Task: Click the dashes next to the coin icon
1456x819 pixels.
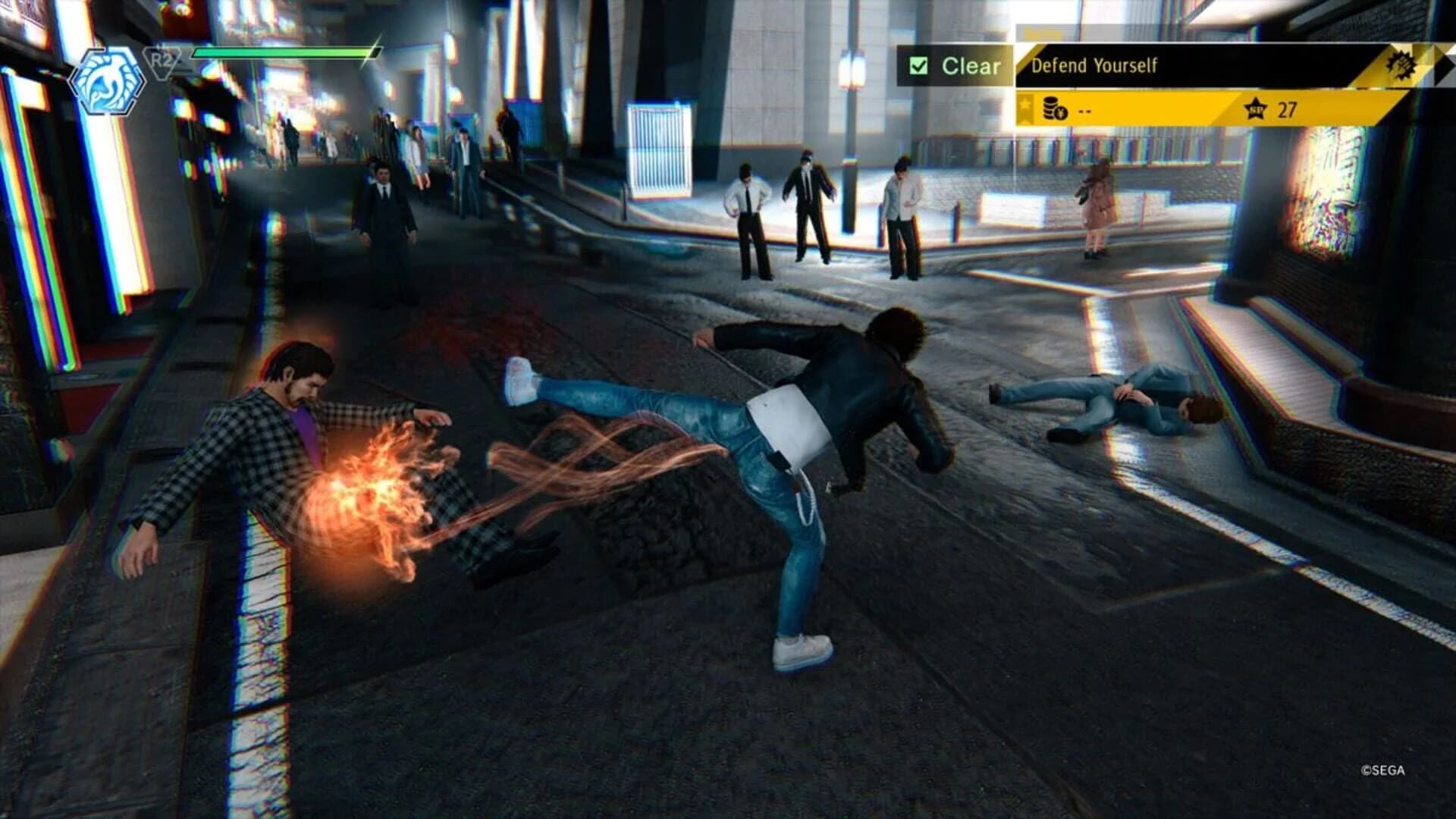Action: 1084,108
